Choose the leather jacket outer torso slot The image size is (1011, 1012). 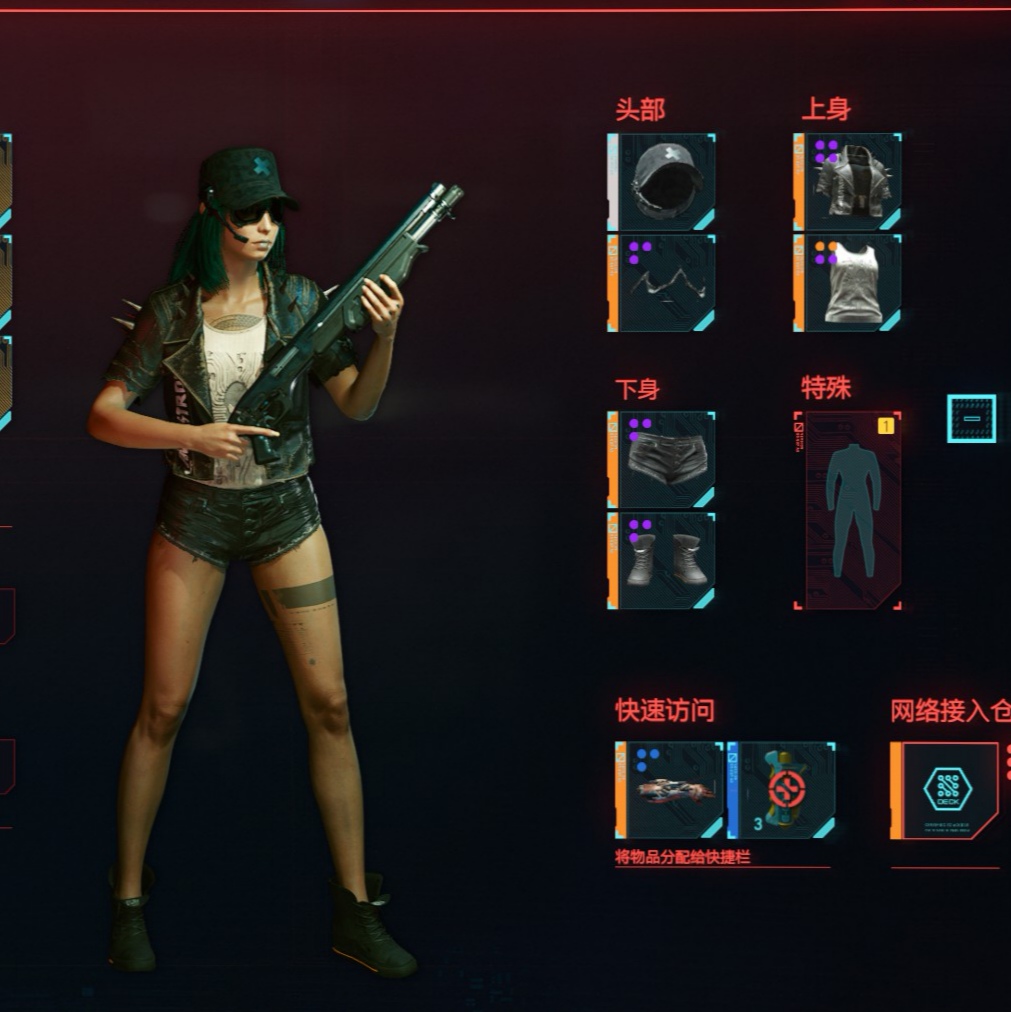(x=848, y=181)
